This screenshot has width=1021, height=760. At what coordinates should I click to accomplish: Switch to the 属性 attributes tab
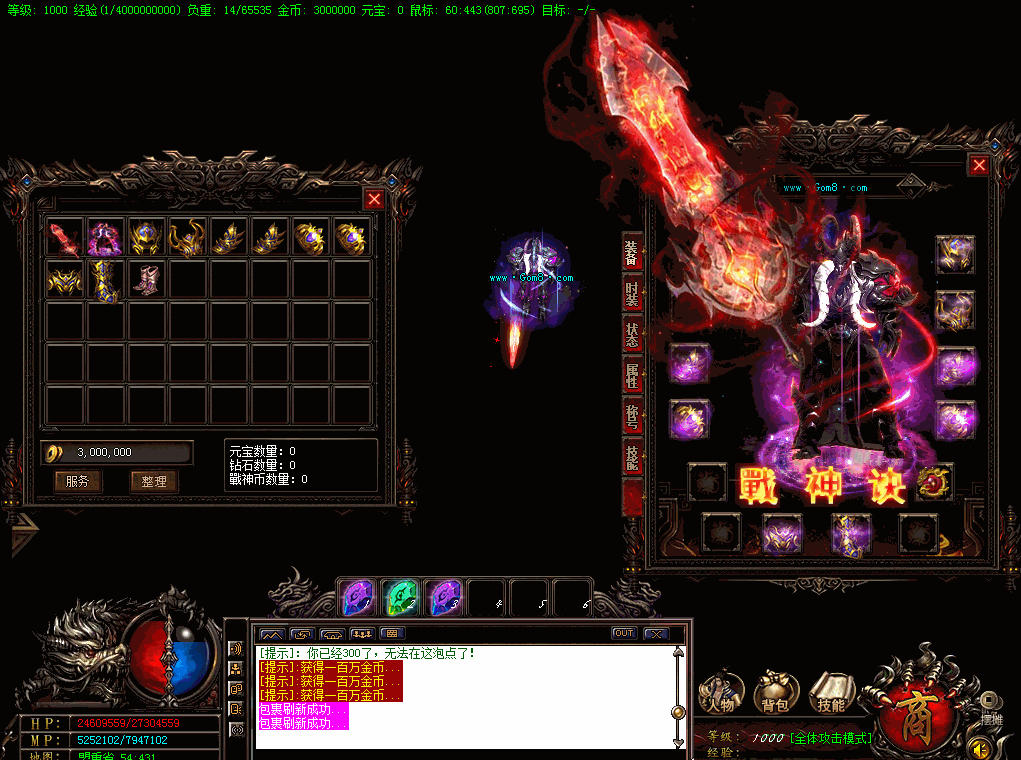632,376
